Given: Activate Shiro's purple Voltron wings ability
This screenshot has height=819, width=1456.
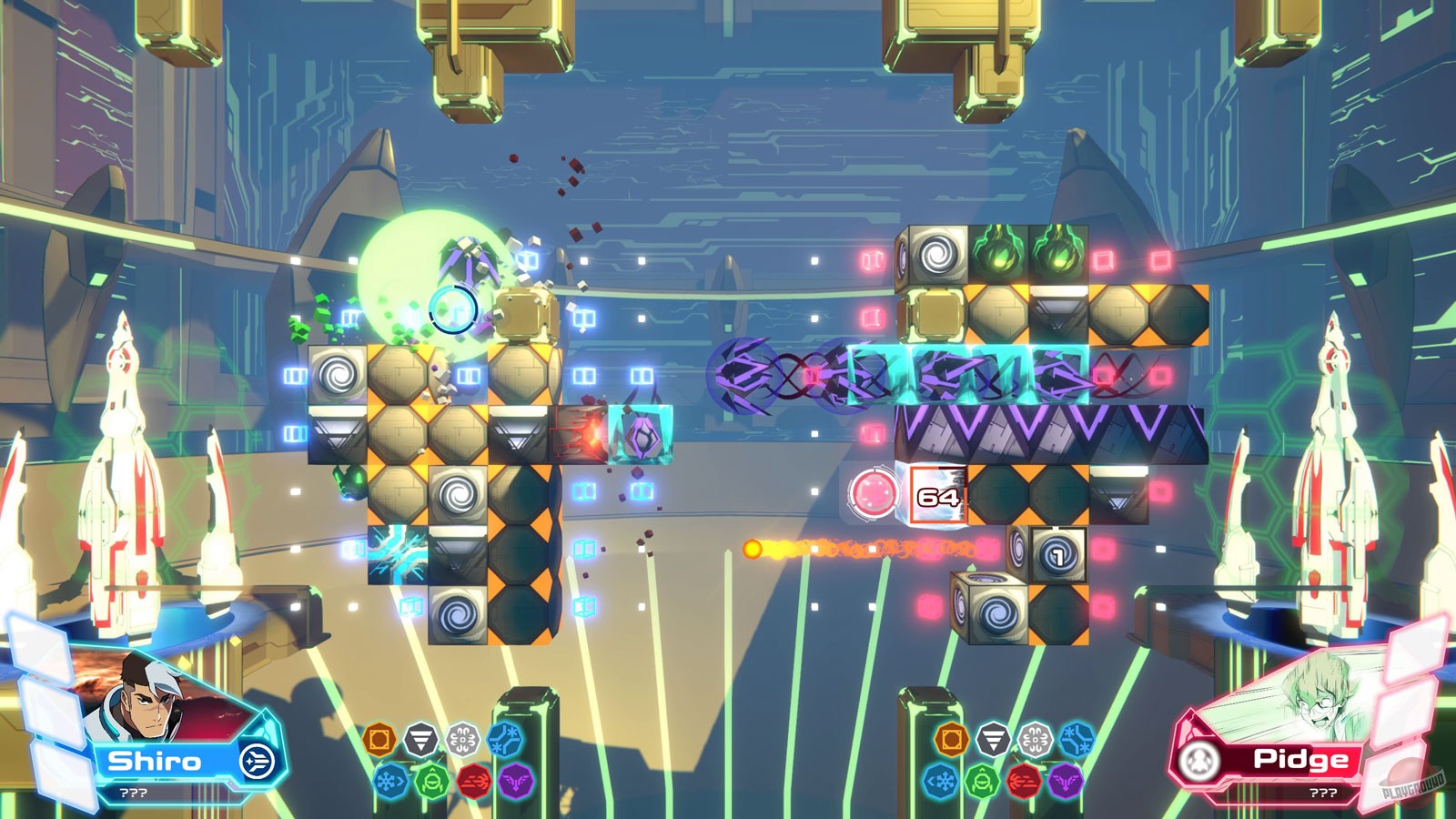Looking at the screenshot, I should pos(515,781).
